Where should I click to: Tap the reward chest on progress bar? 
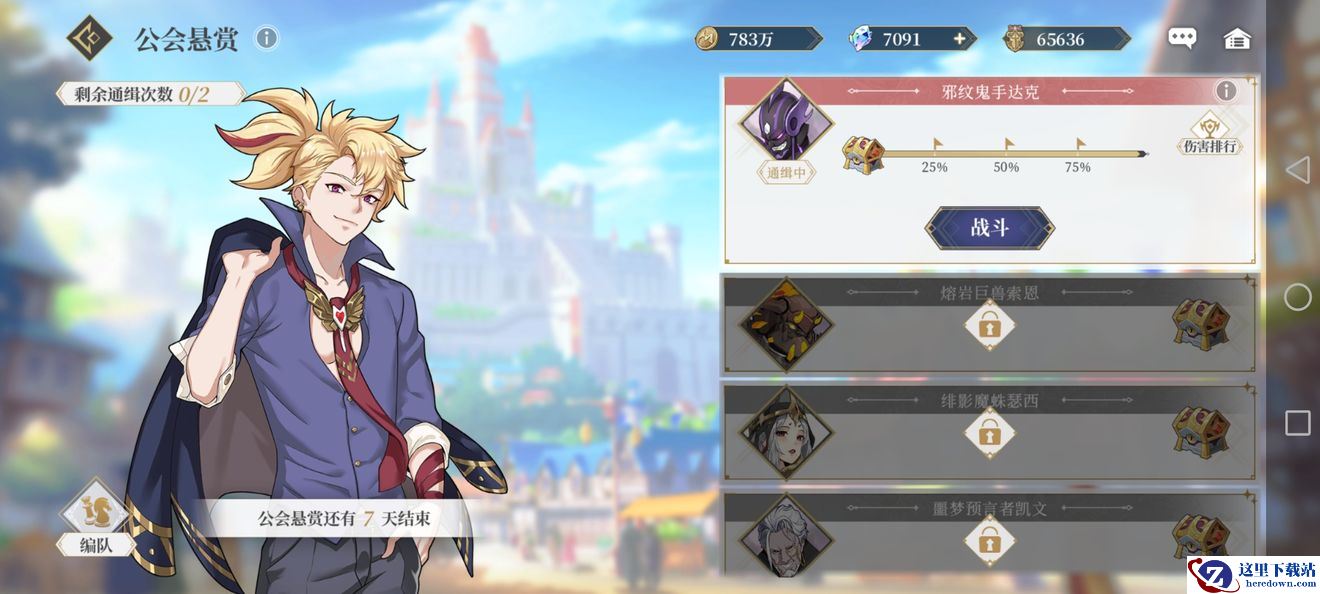coord(863,155)
